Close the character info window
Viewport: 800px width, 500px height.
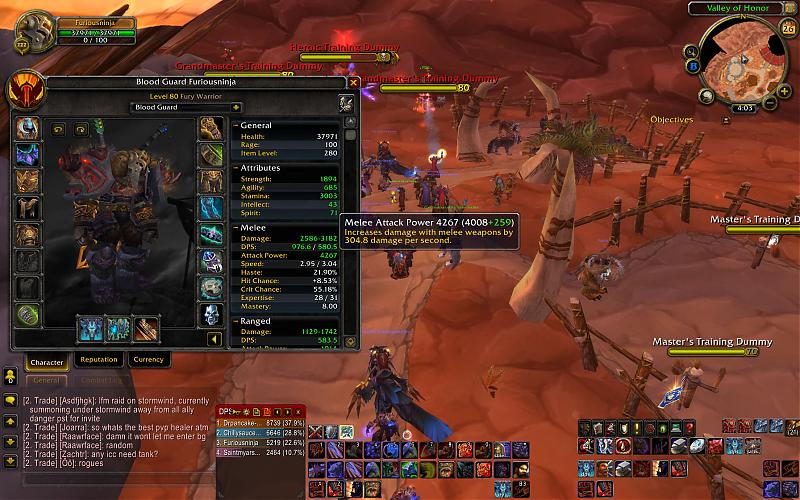(x=353, y=83)
